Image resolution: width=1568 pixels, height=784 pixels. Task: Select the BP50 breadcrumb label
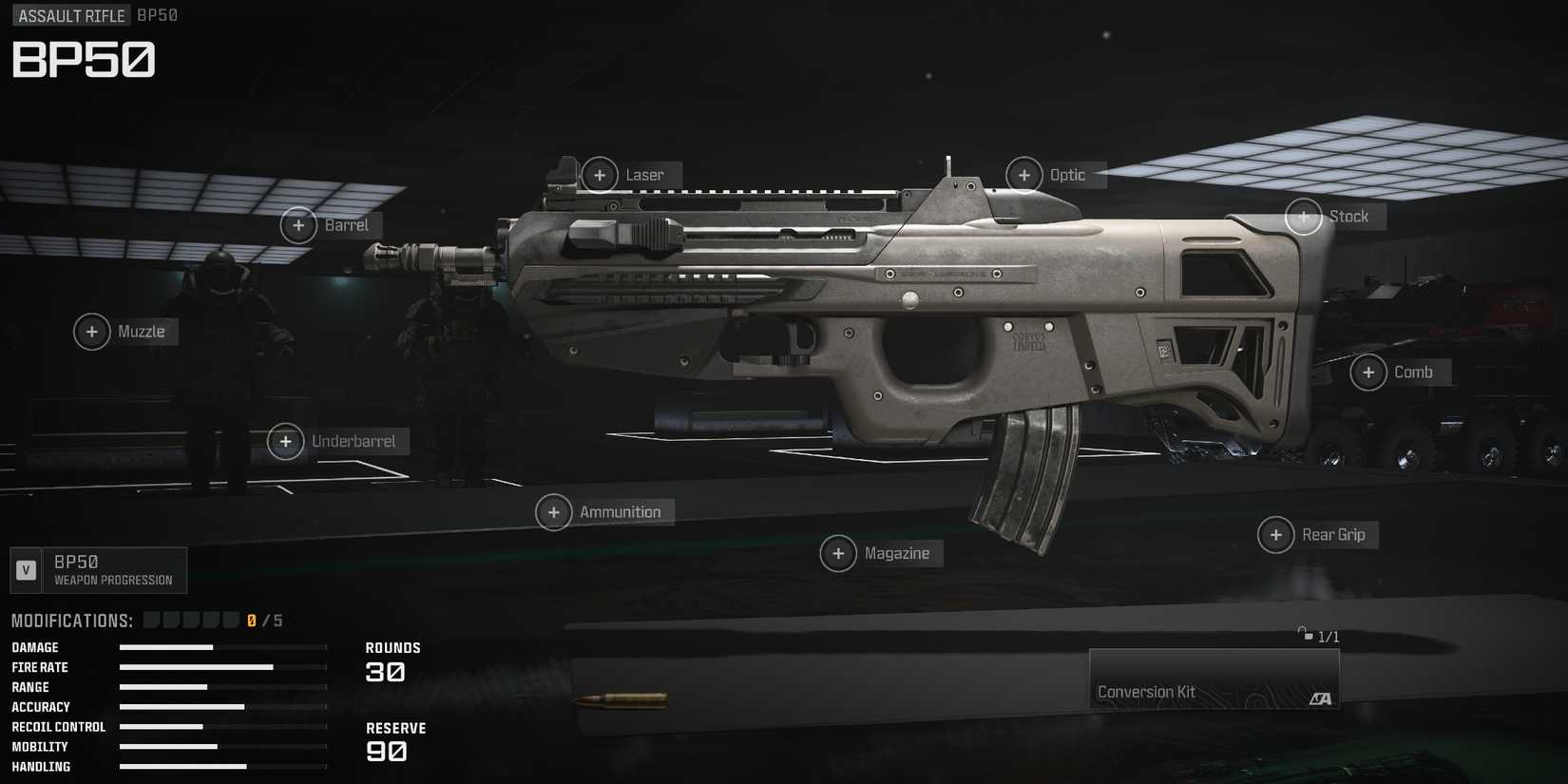pos(155,15)
